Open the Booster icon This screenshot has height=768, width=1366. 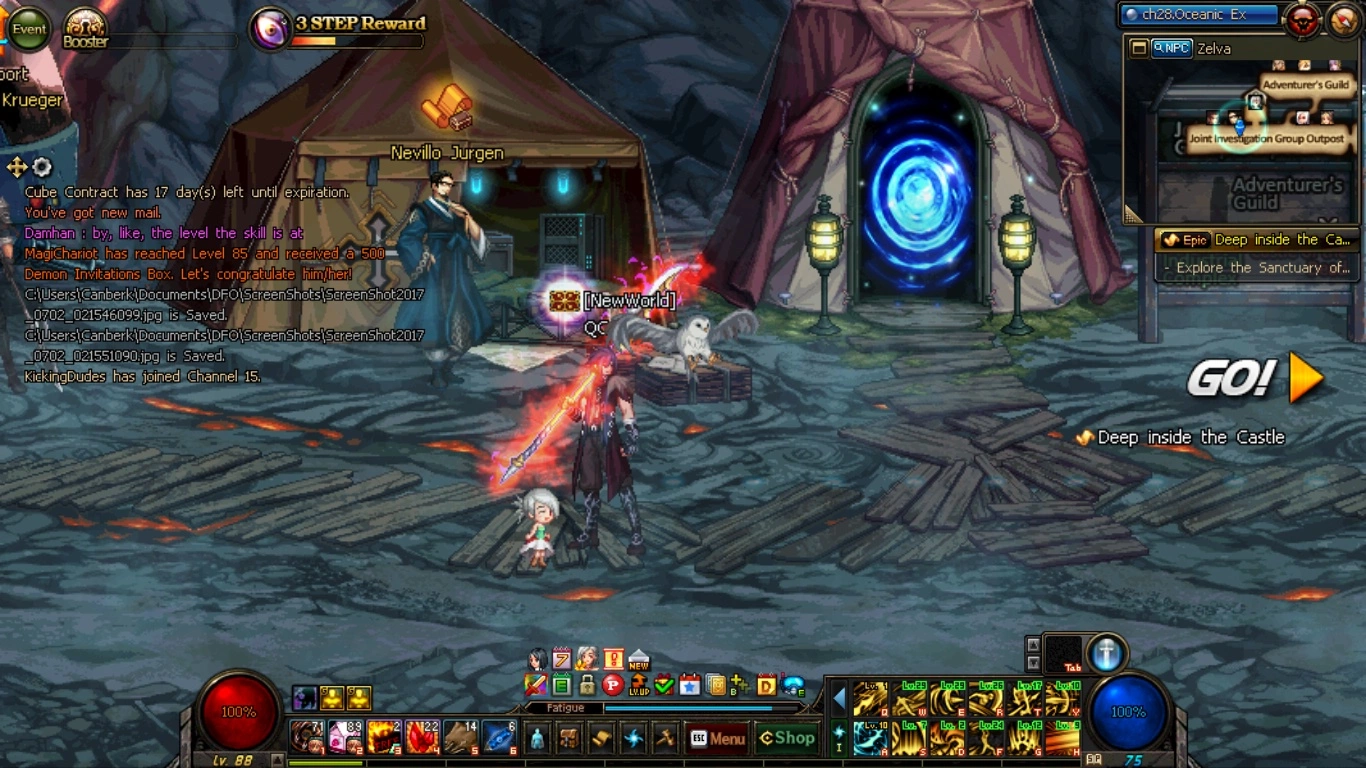[x=85, y=28]
